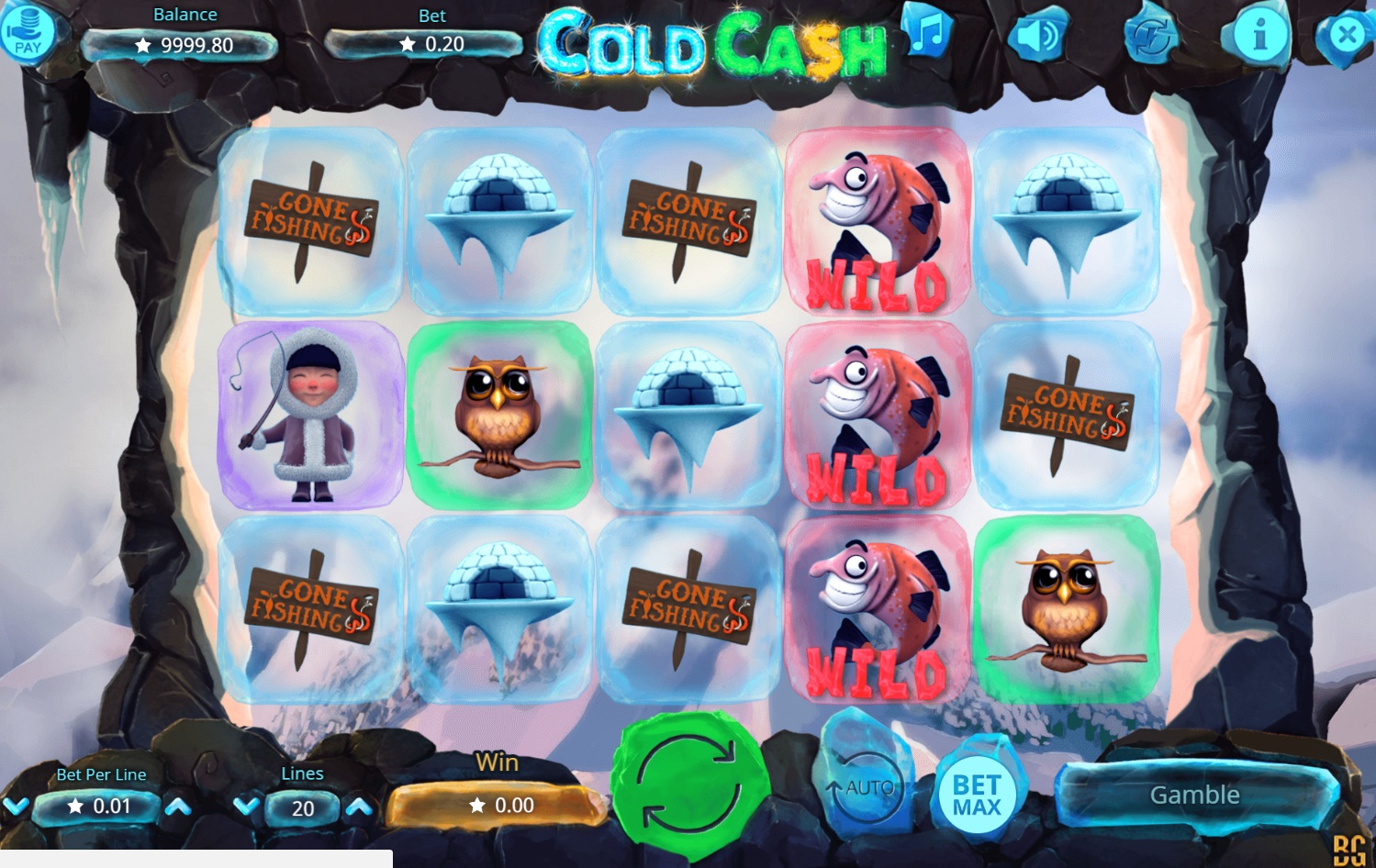Open the Gamble feature
Image resolution: width=1376 pixels, height=868 pixels.
click(1194, 795)
